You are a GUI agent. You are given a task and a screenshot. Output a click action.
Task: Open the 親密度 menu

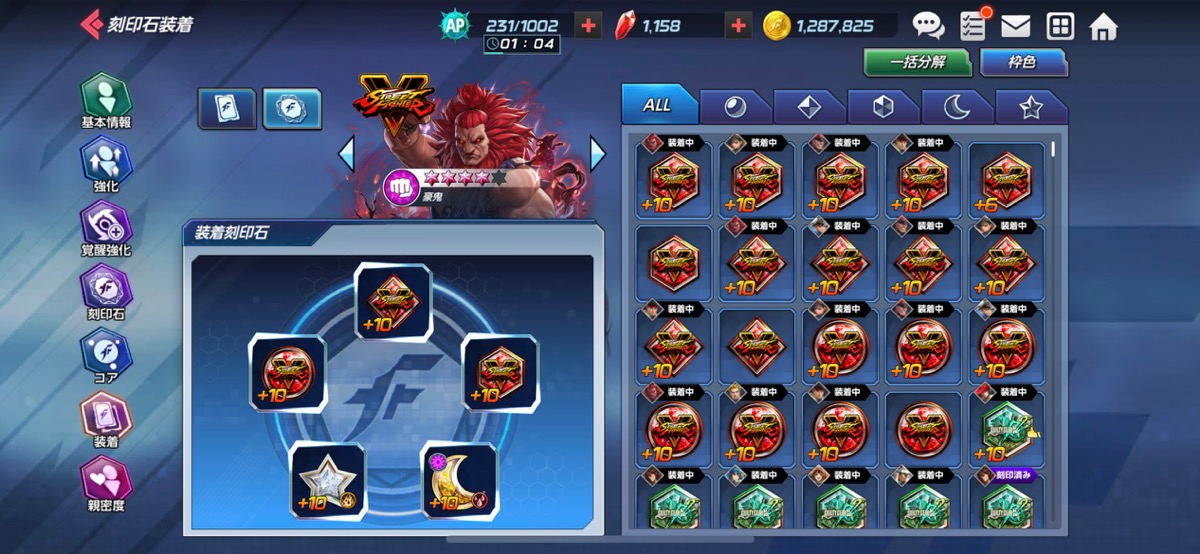(x=106, y=482)
